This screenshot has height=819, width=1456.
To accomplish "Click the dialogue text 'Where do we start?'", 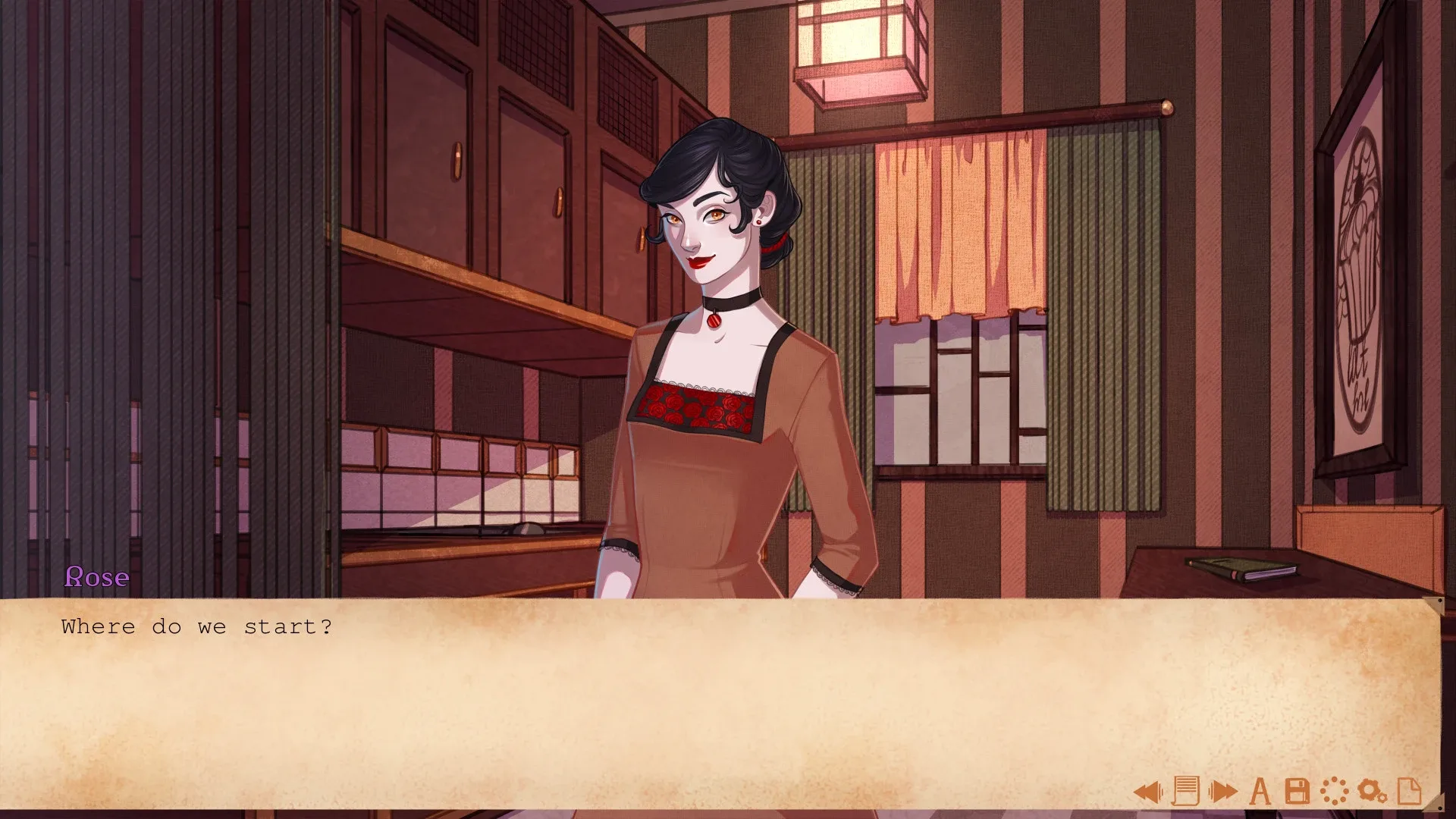I will [x=196, y=626].
